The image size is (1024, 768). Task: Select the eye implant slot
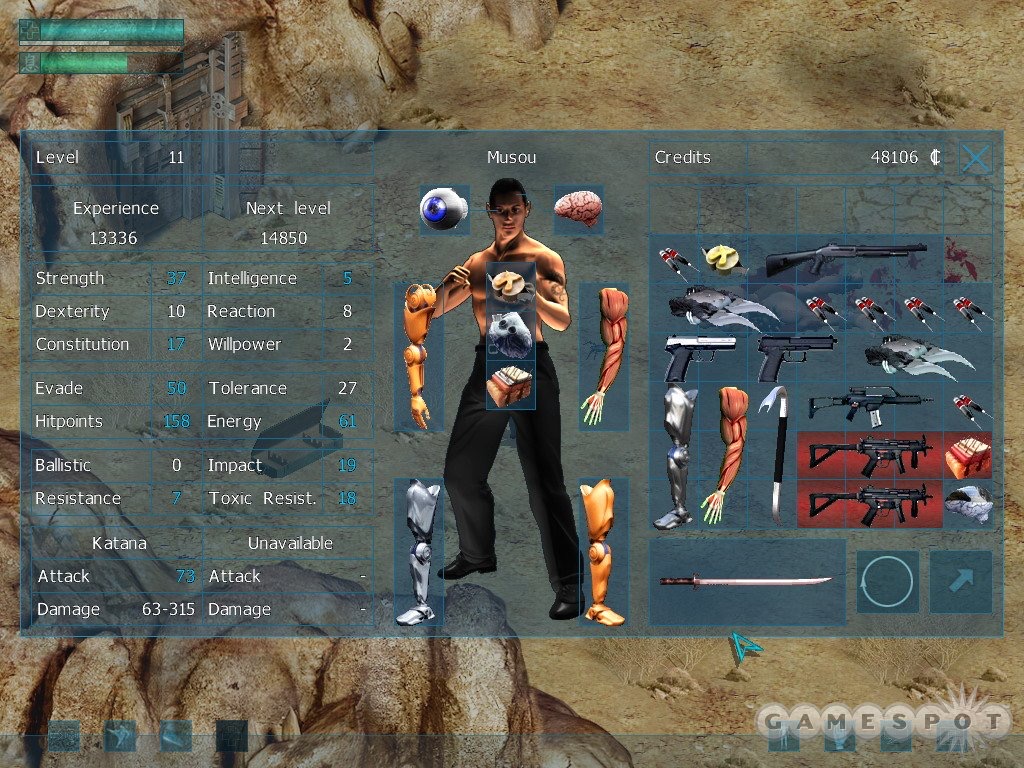pyautogui.click(x=444, y=209)
